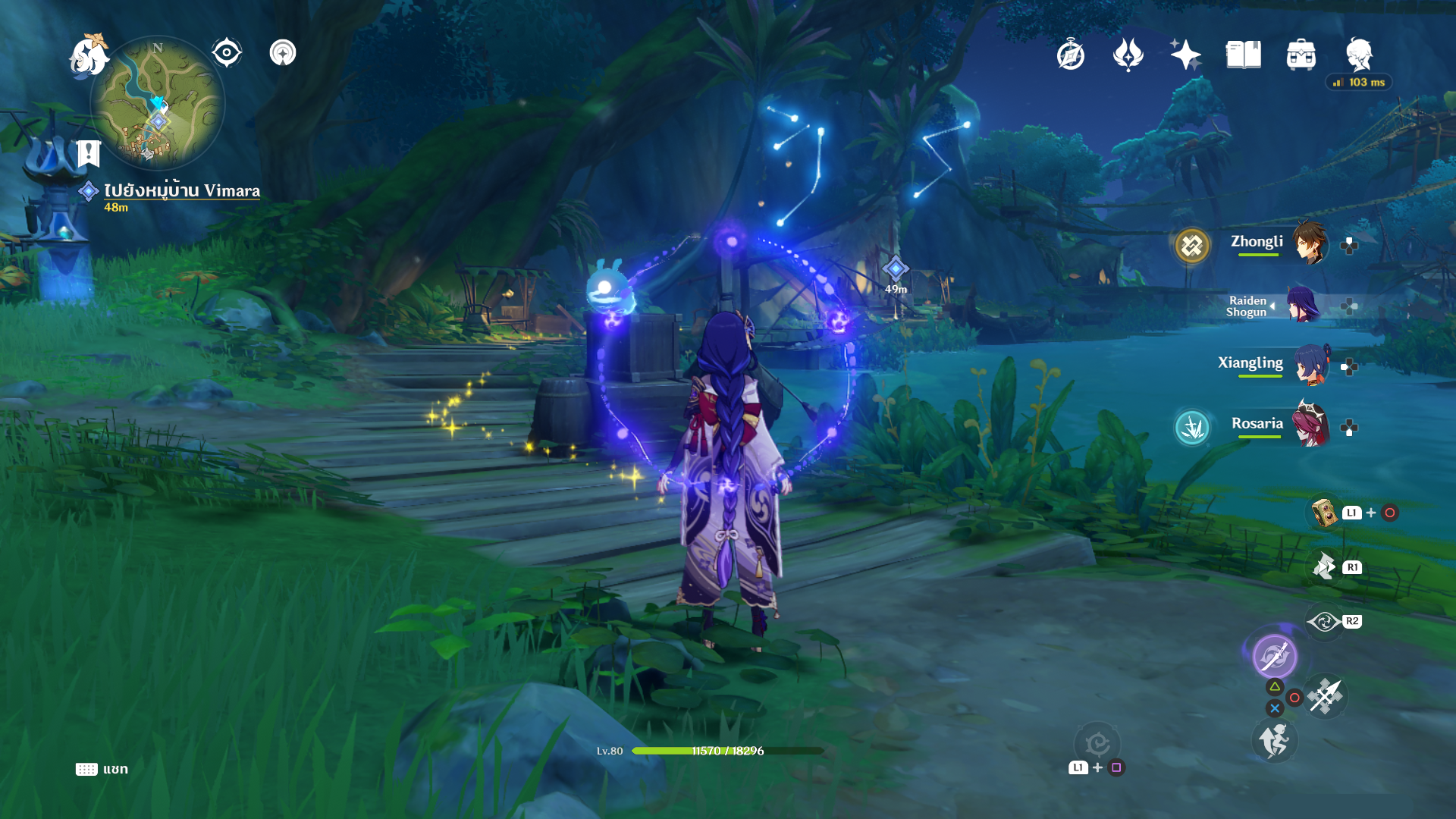Select the Vimara village quest tracker
This screenshot has height=819, width=1456.
(x=181, y=191)
